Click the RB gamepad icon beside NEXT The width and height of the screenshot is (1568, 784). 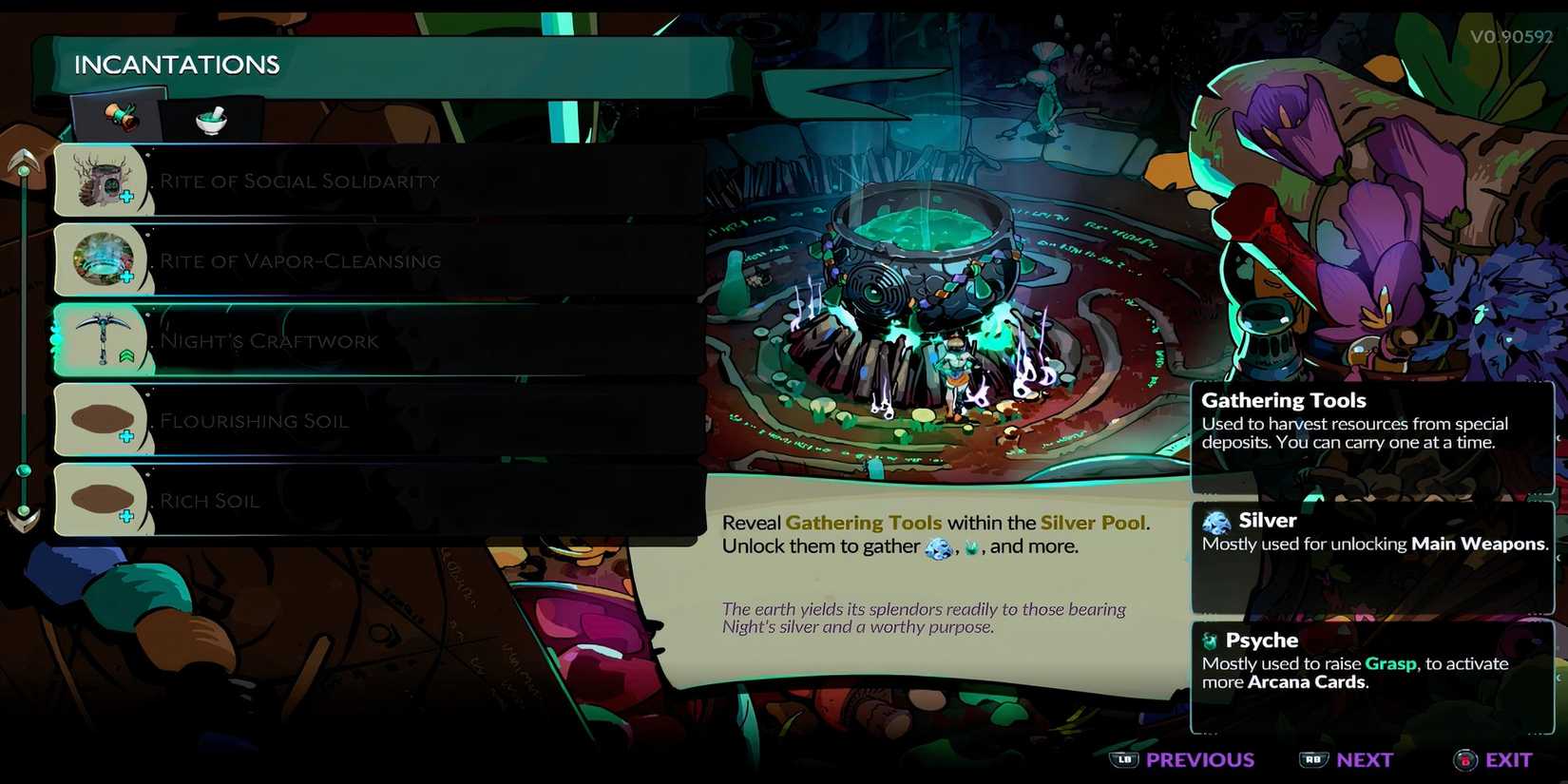point(1315,759)
